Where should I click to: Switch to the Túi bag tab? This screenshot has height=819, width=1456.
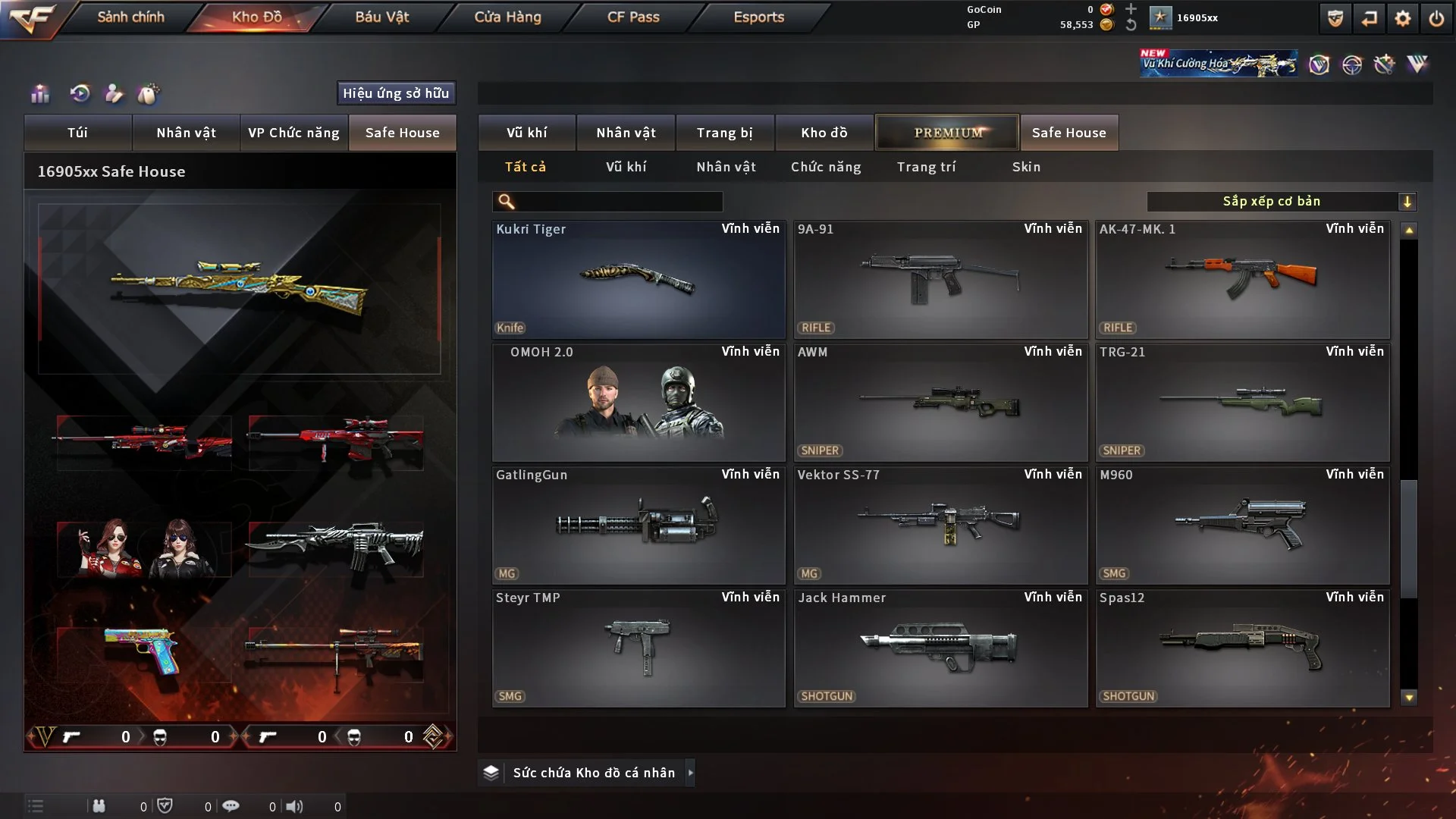pos(77,133)
